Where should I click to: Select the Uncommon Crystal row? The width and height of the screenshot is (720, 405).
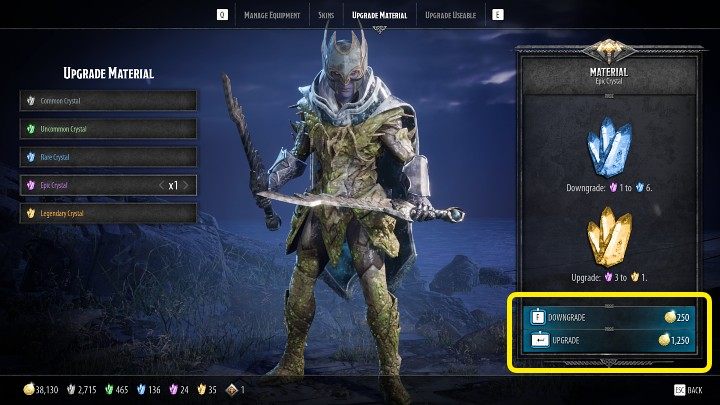[x=108, y=129]
